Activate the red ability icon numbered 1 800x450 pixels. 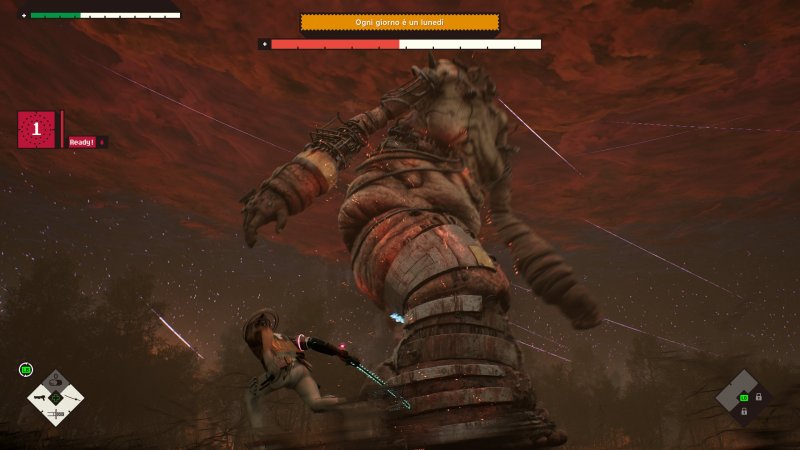click(36, 129)
